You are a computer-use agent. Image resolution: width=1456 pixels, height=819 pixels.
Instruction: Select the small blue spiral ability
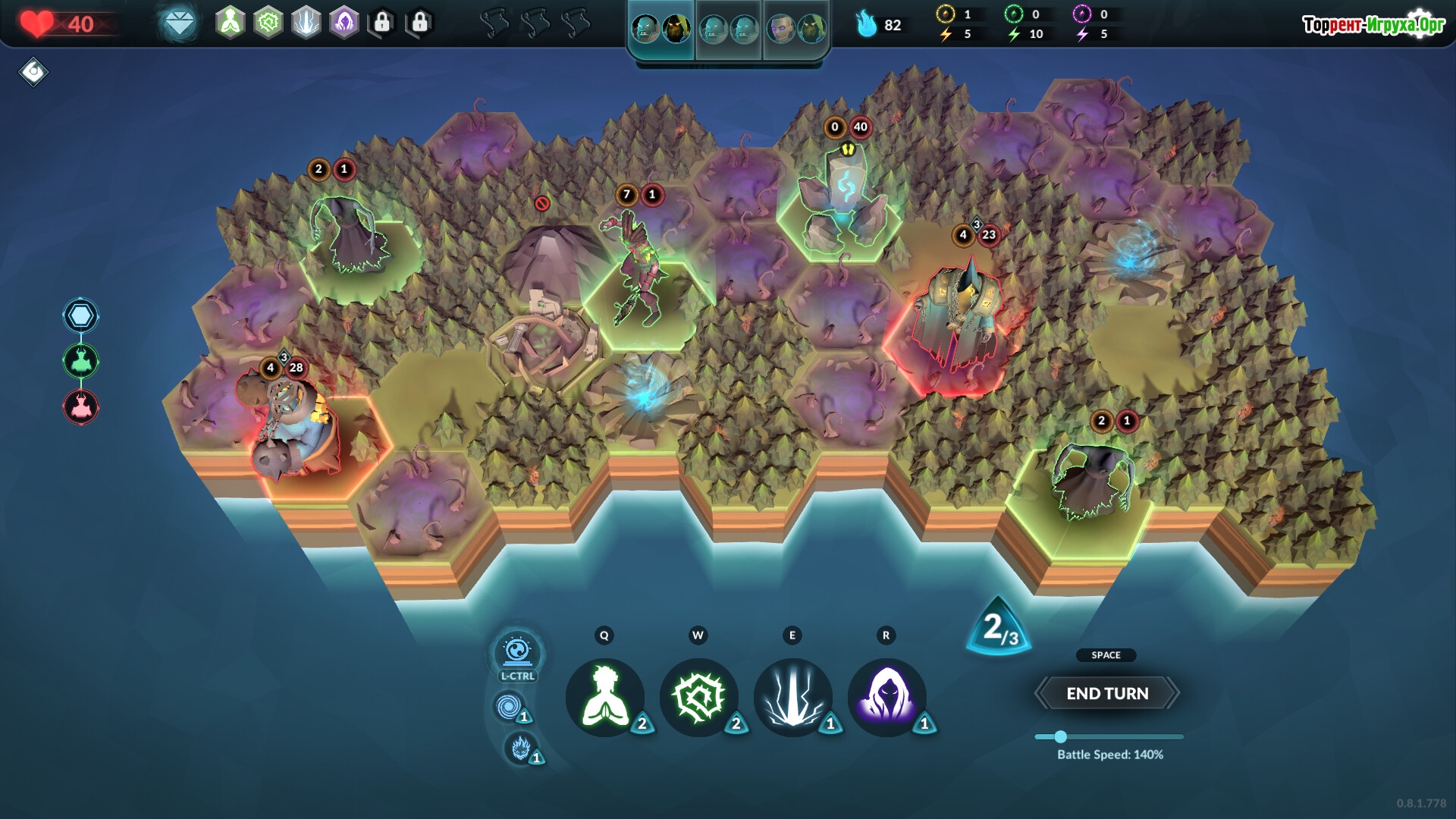point(507,707)
